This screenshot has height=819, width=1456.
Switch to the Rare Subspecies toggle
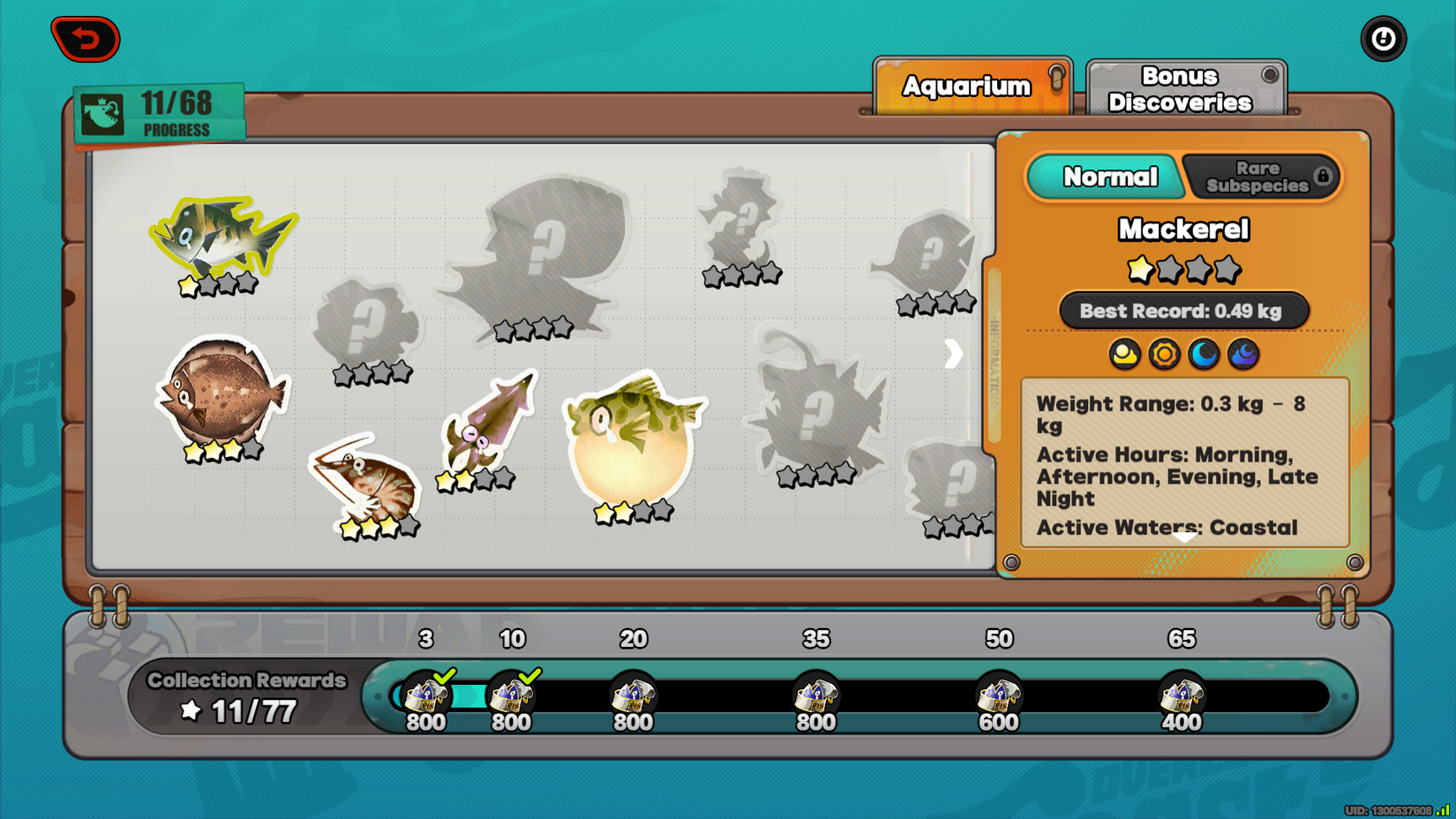[x=1260, y=176]
